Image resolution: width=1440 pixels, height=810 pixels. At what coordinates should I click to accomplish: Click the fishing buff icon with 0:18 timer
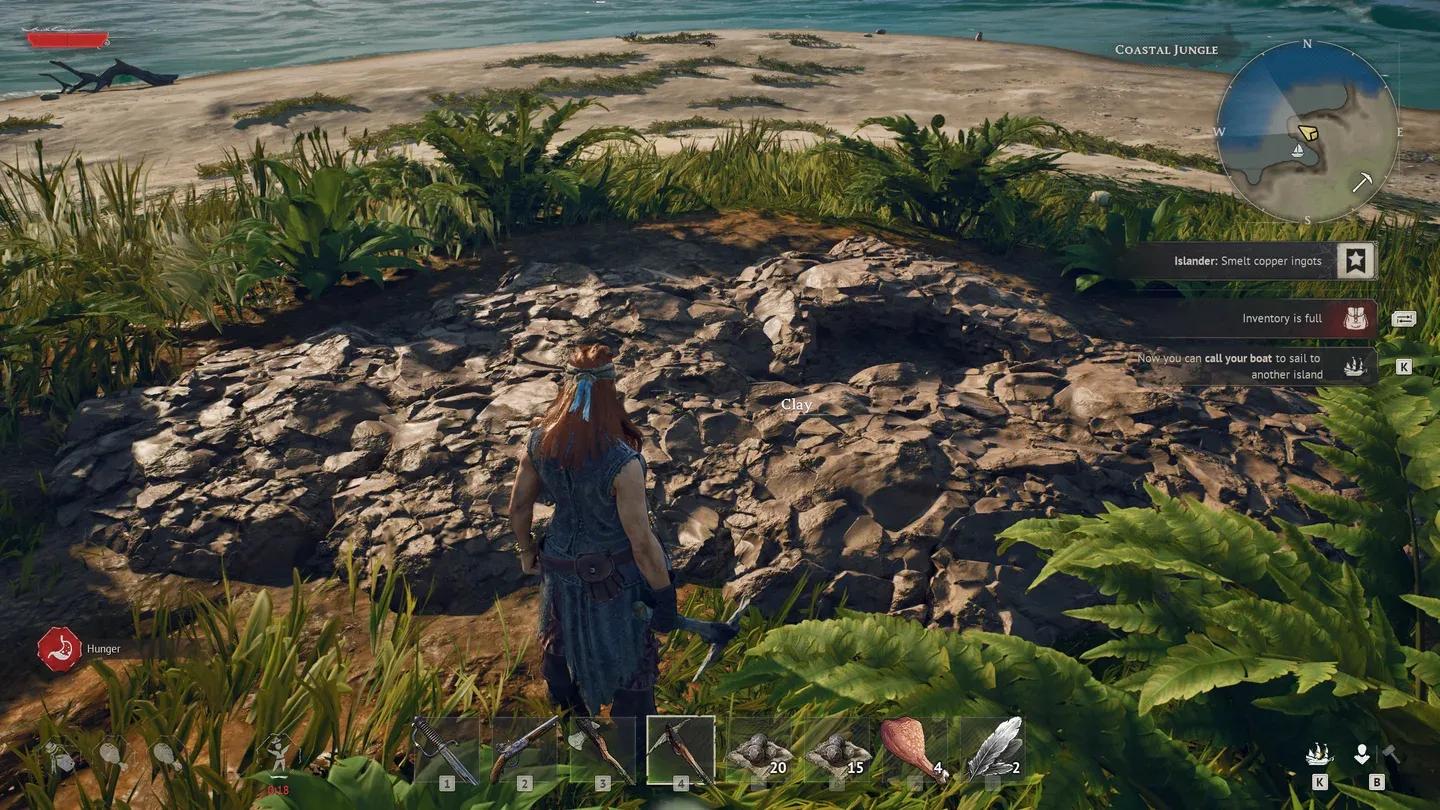coord(277,755)
